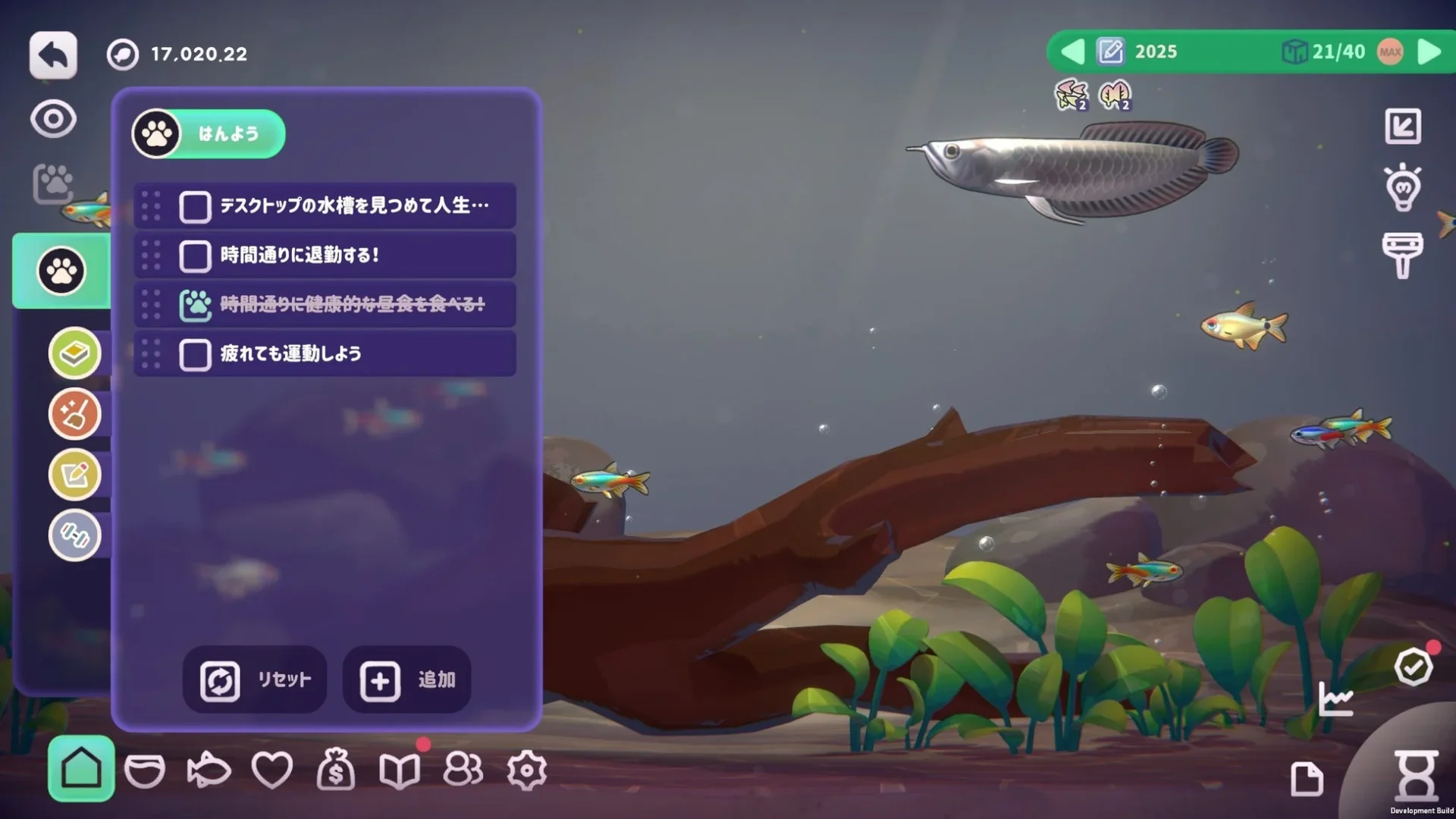This screenshot has height=819, width=1456.
Task: Switch to the green book tab in the sidebar
Action: pyautogui.click(x=75, y=353)
